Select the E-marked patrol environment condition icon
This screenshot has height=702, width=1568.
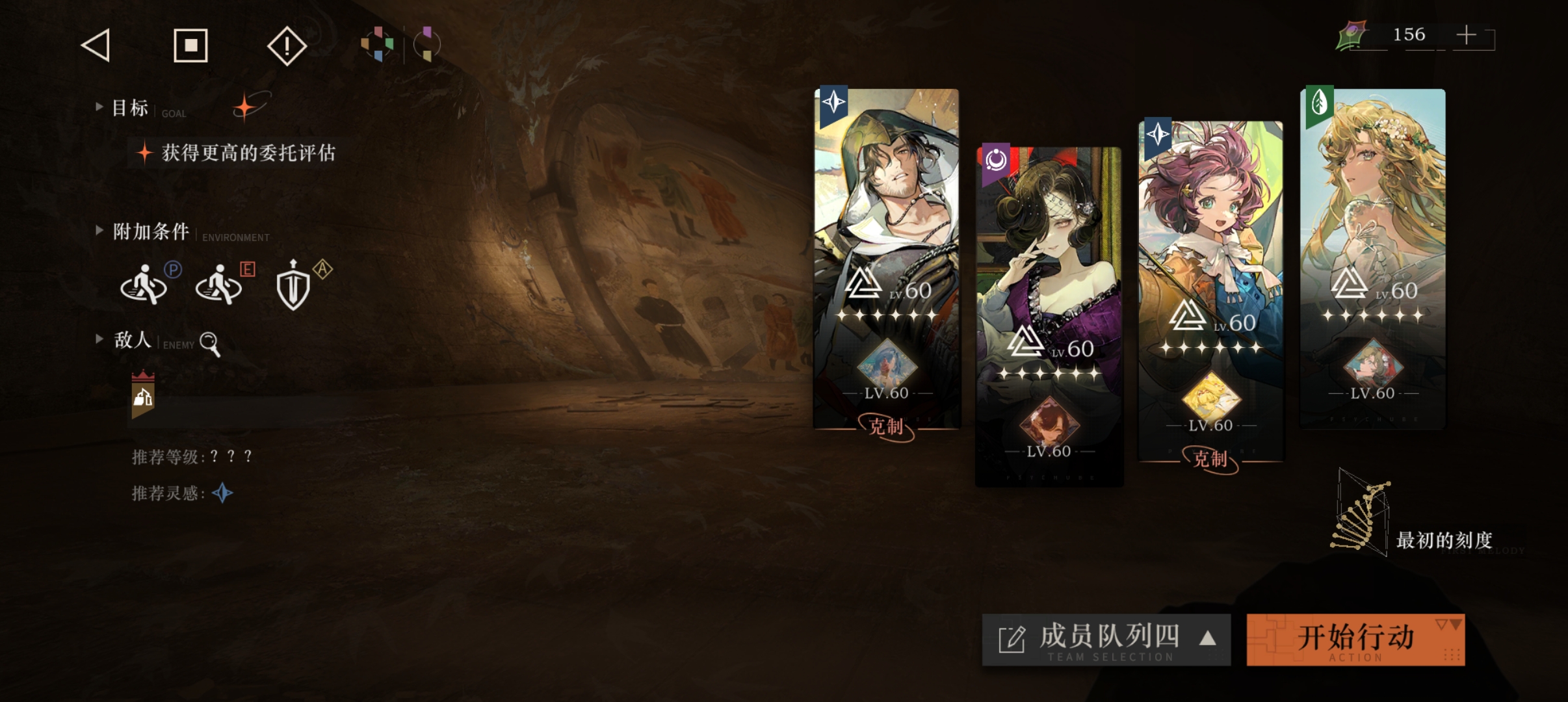pos(219,284)
